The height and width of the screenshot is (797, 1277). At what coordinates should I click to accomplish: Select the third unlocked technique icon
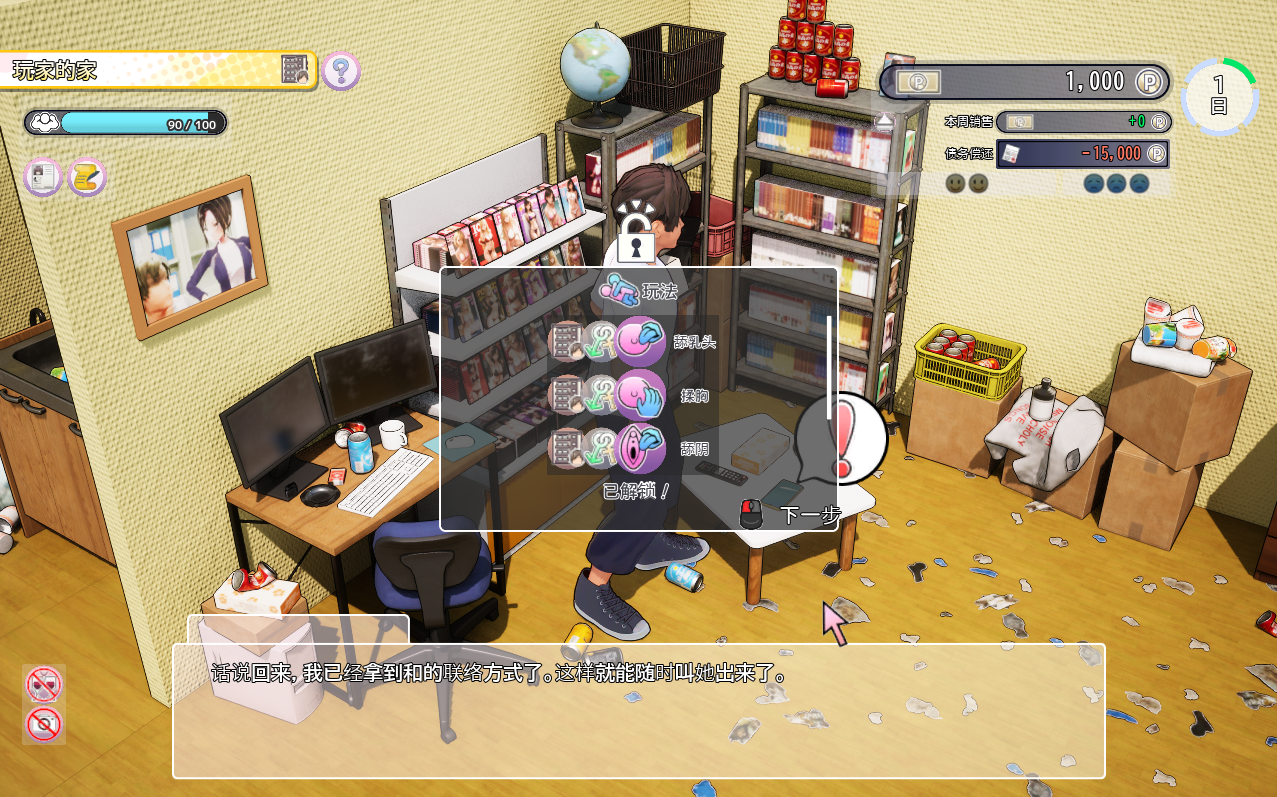pyautogui.click(x=639, y=449)
